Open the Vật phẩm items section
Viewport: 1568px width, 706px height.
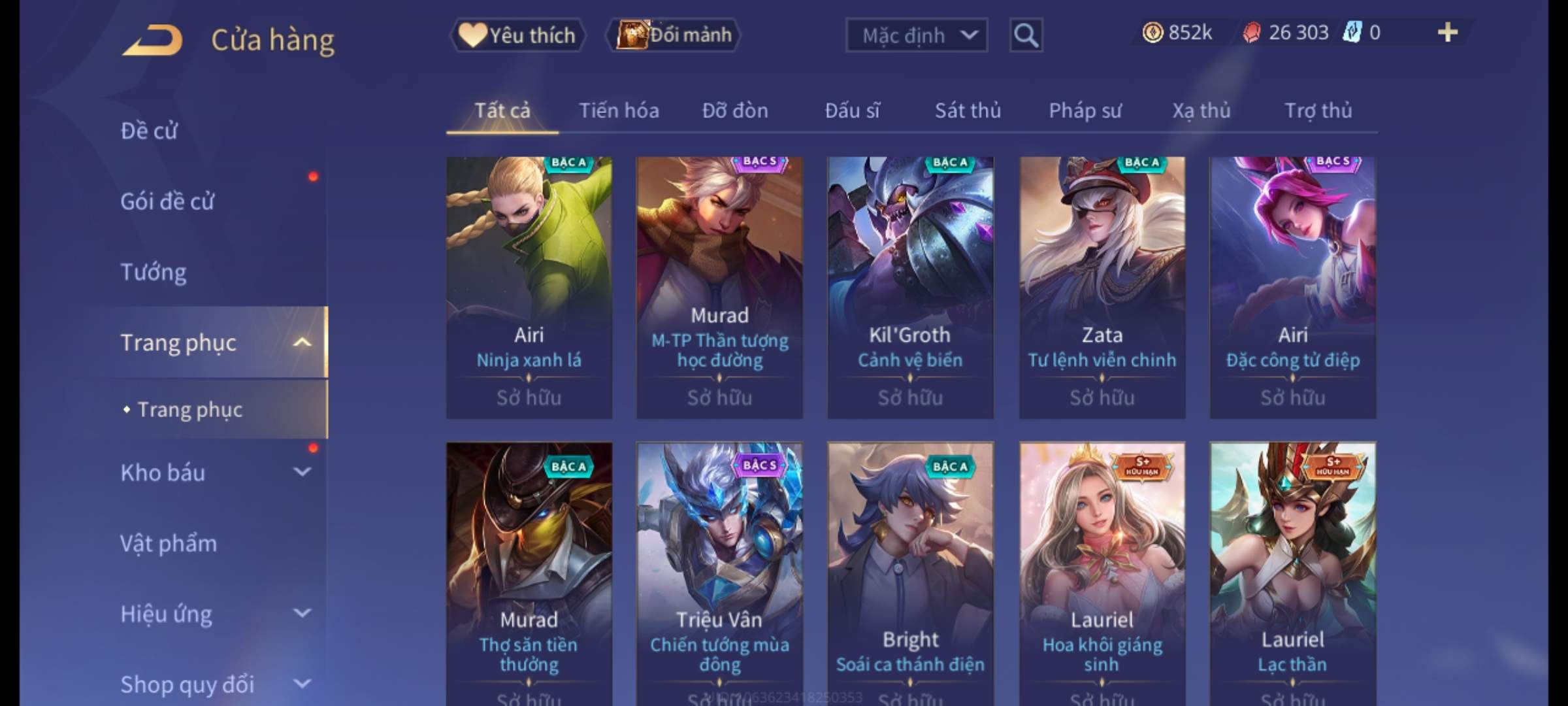[x=169, y=543]
